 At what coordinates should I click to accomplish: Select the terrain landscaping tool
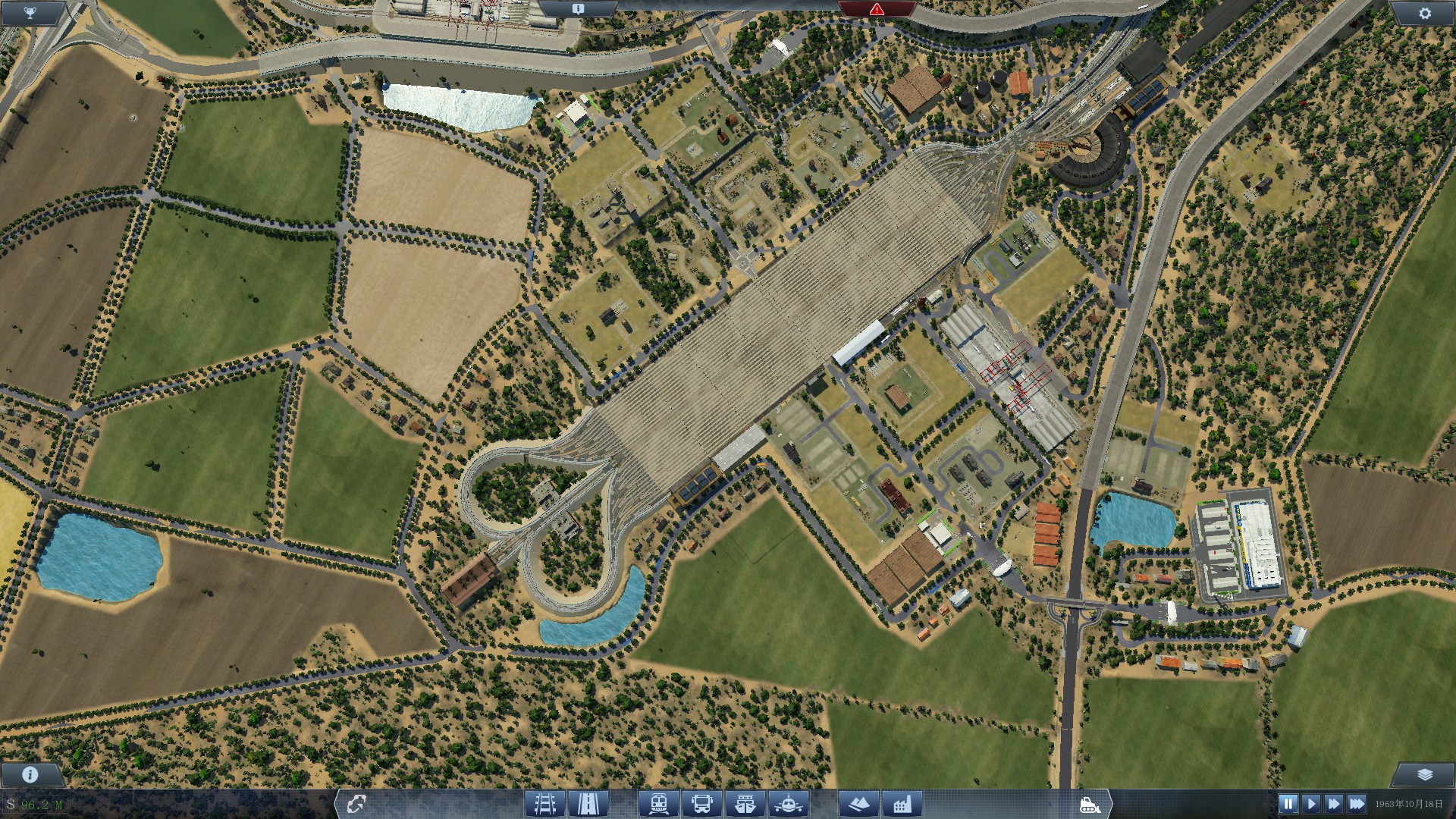tap(858, 805)
